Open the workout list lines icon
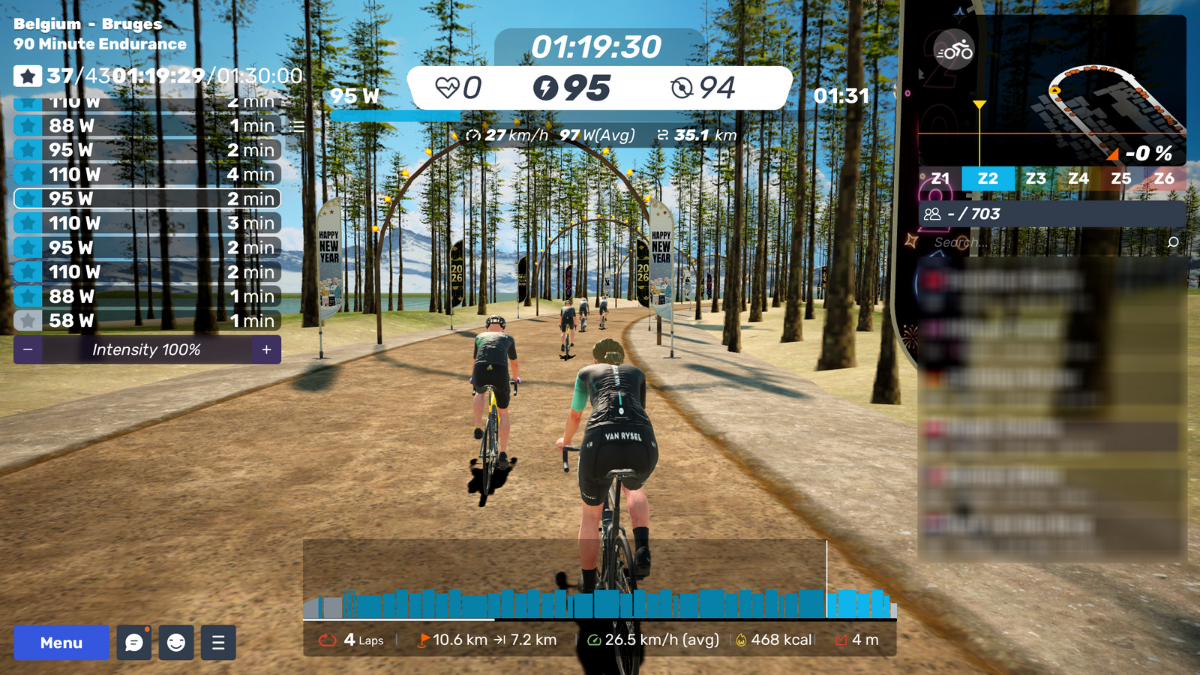 (x=297, y=127)
